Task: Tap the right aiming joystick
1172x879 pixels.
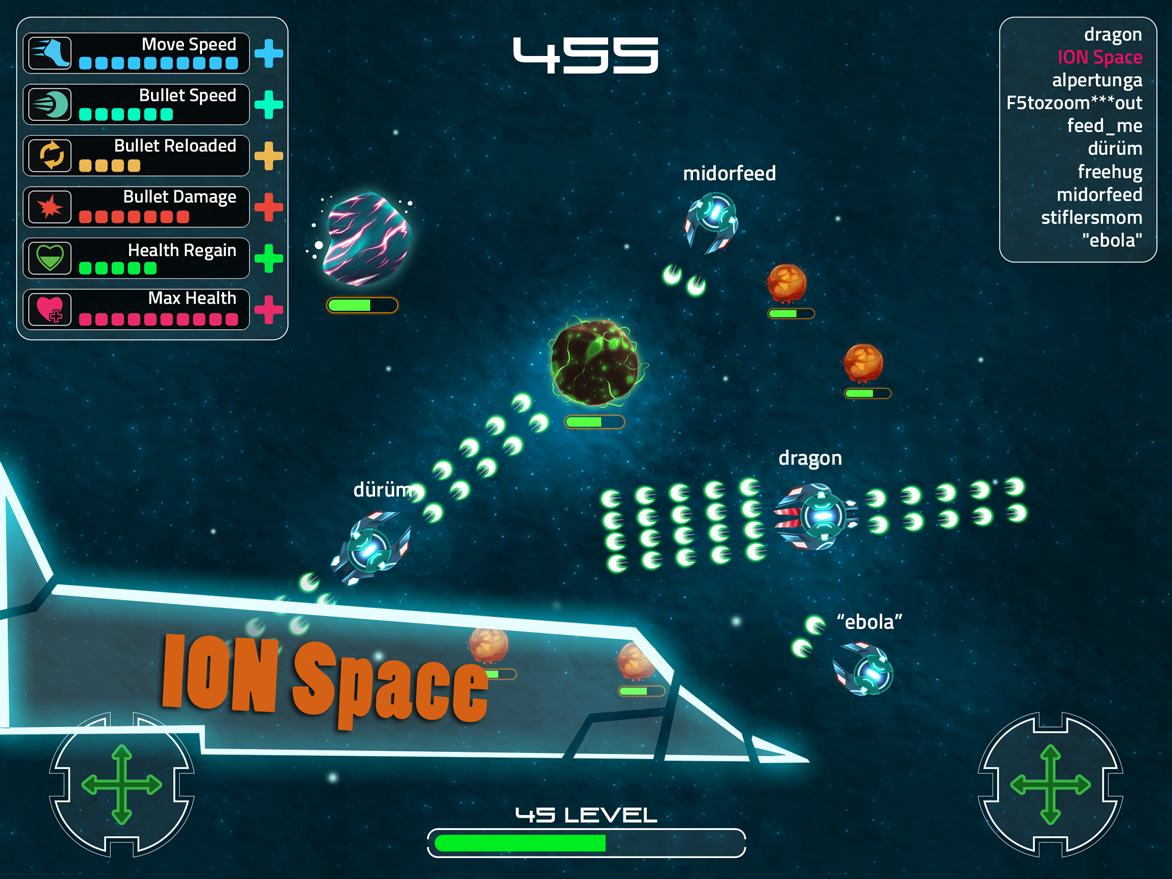Action: coord(1050,784)
